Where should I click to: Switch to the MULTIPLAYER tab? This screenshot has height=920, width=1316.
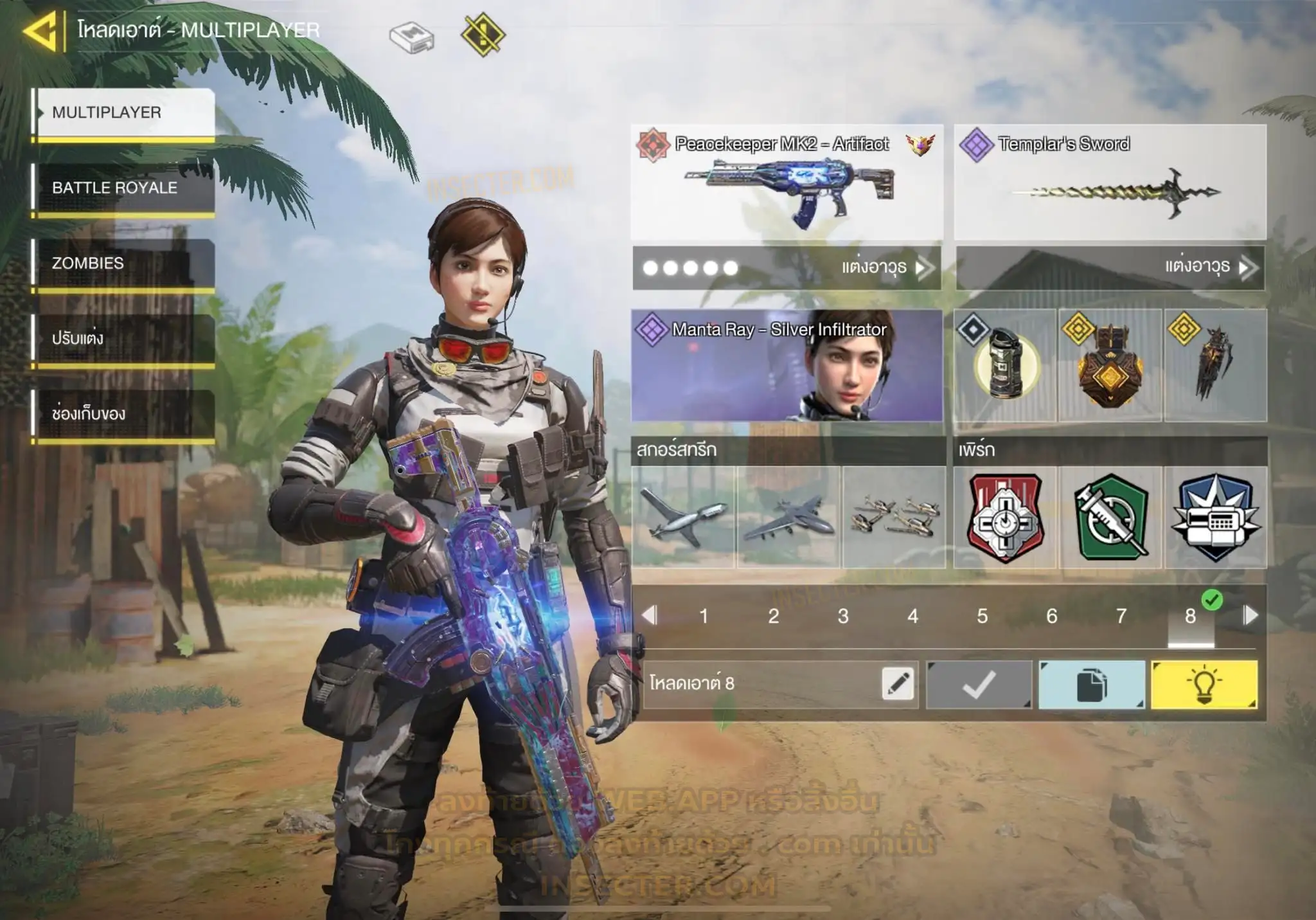tap(123, 113)
